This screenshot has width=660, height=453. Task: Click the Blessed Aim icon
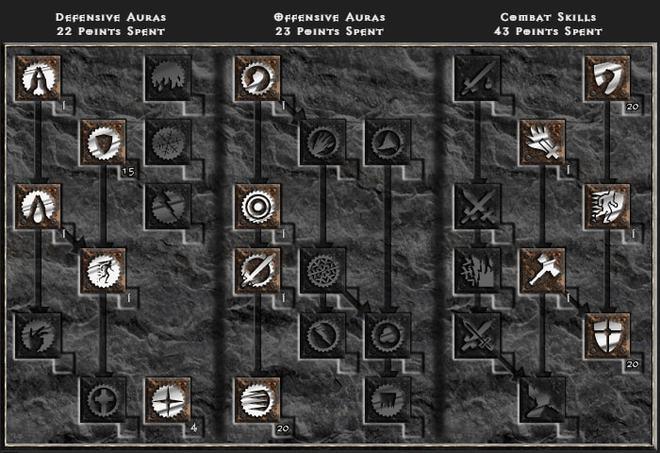pos(256,206)
